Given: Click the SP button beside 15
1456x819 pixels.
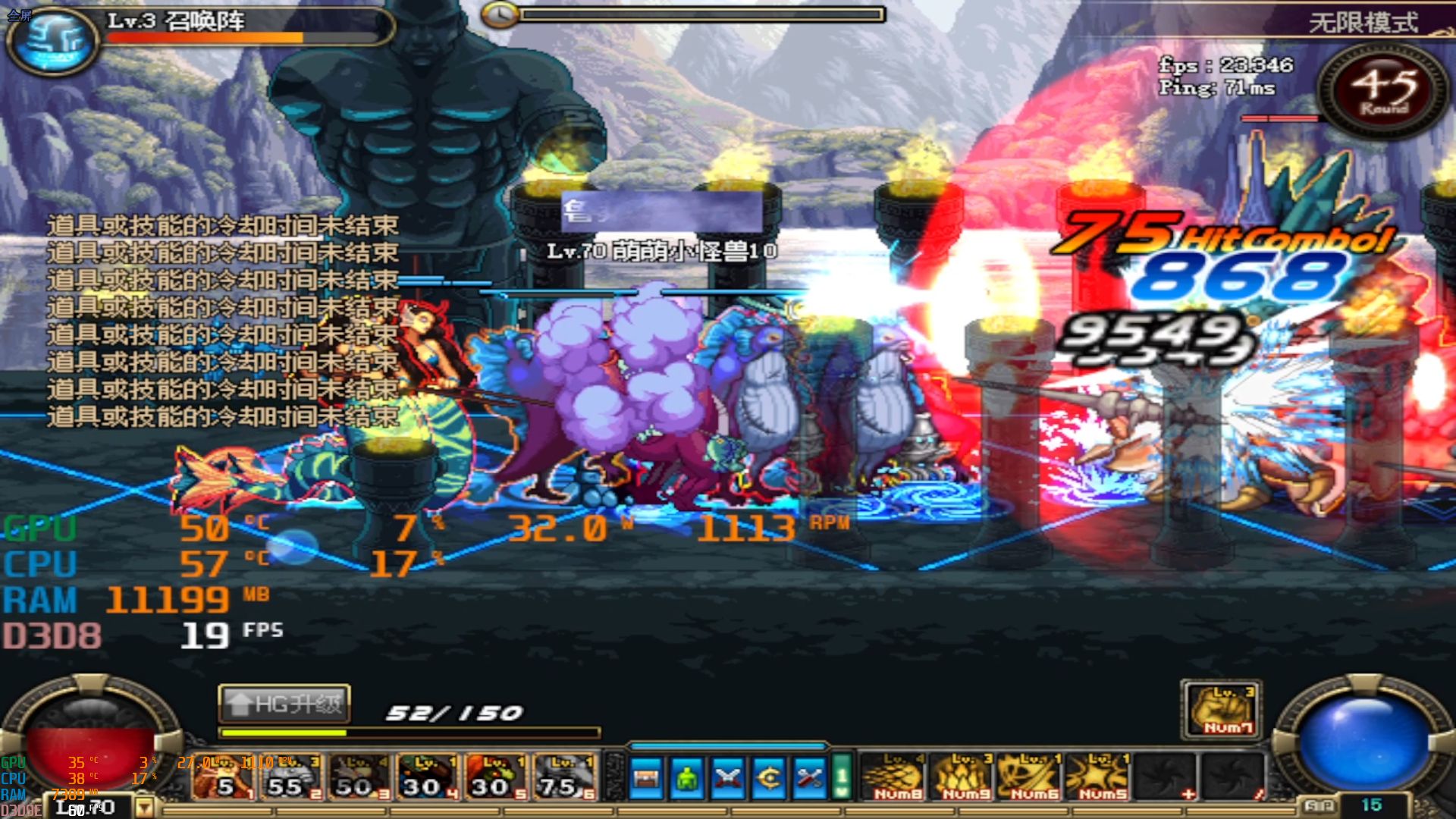Looking at the screenshot, I should coord(1319,805).
